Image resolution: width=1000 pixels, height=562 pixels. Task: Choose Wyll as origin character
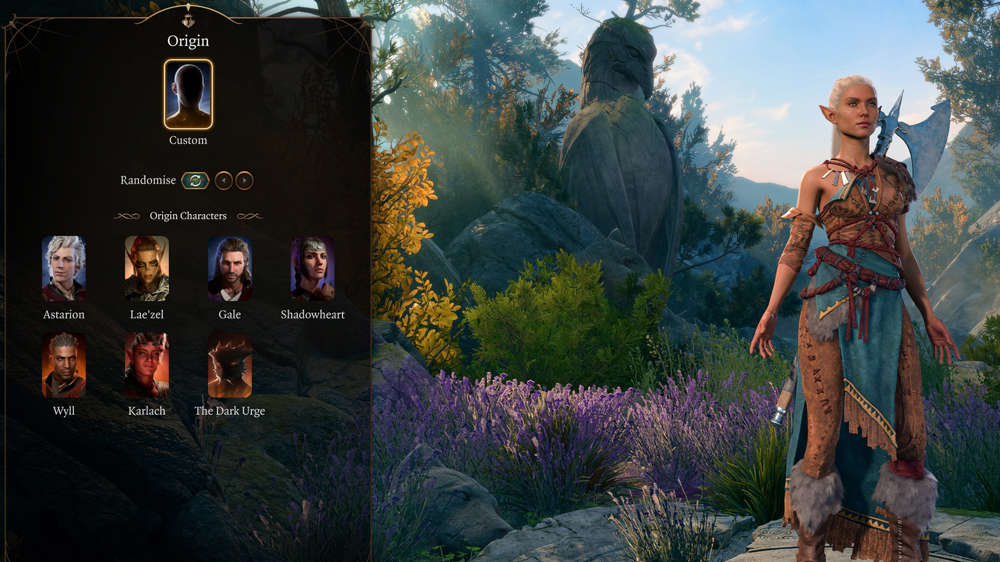pyautogui.click(x=64, y=365)
